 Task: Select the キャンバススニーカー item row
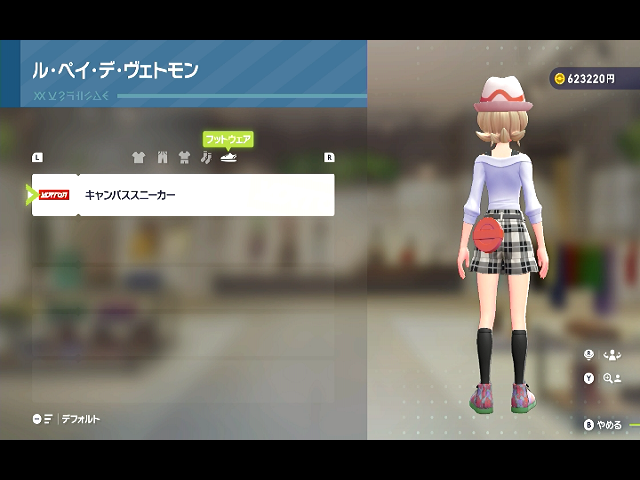coord(183,195)
